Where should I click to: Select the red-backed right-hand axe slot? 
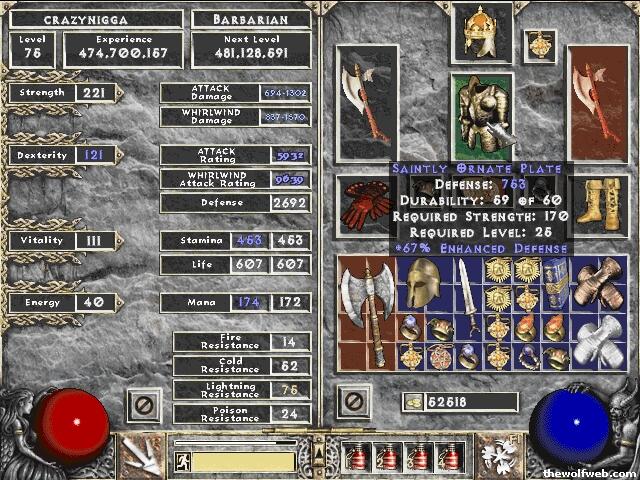click(598, 102)
